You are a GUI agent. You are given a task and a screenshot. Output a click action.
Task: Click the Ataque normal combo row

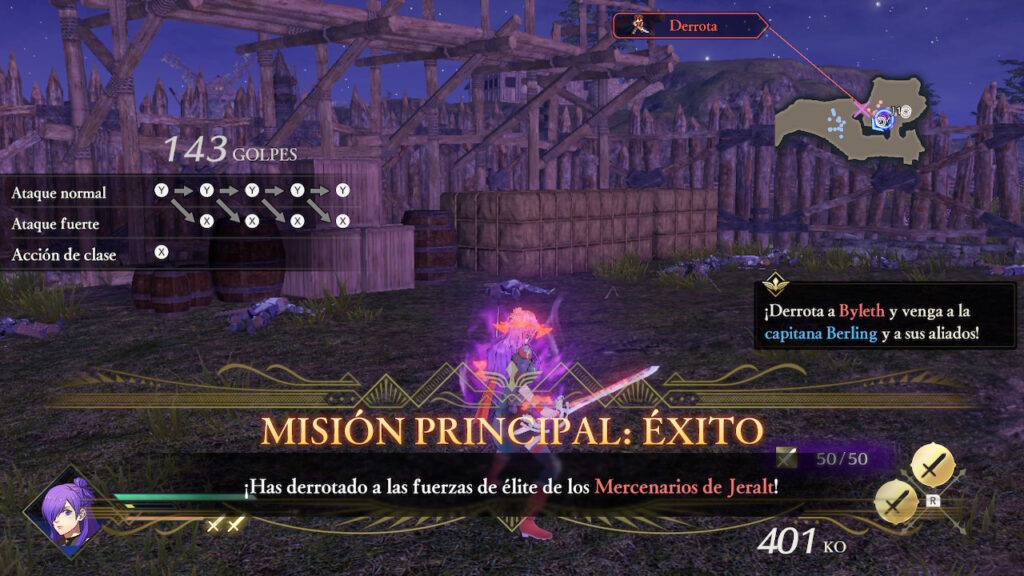pos(181,191)
